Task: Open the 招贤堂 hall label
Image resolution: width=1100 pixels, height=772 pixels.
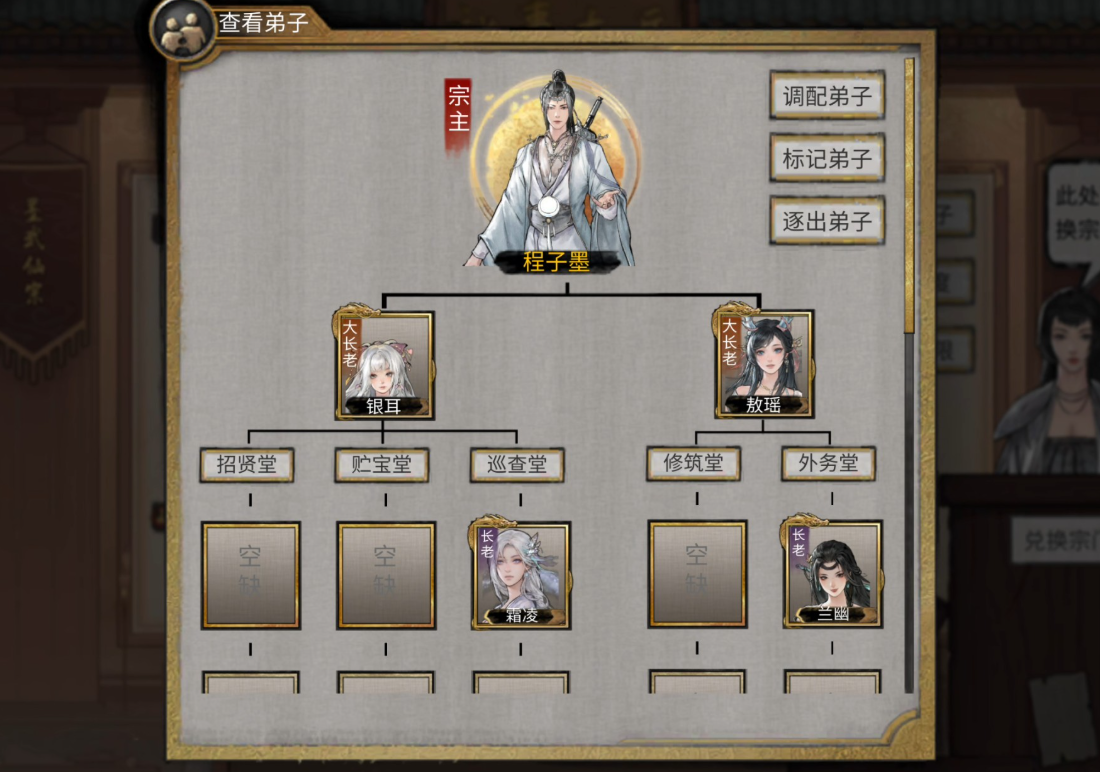Action: pyautogui.click(x=247, y=464)
